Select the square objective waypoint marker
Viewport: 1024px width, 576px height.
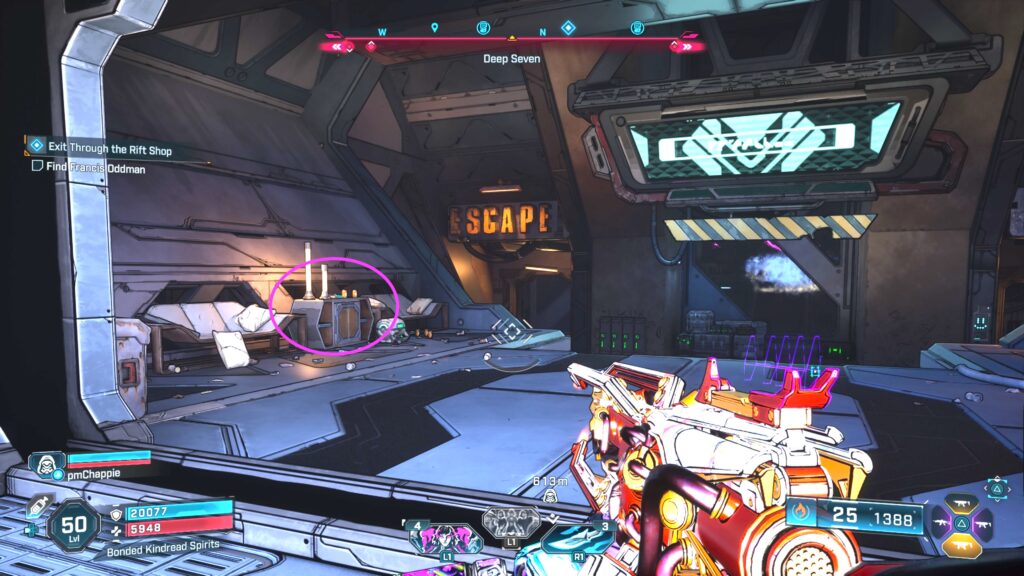point(513,332)
